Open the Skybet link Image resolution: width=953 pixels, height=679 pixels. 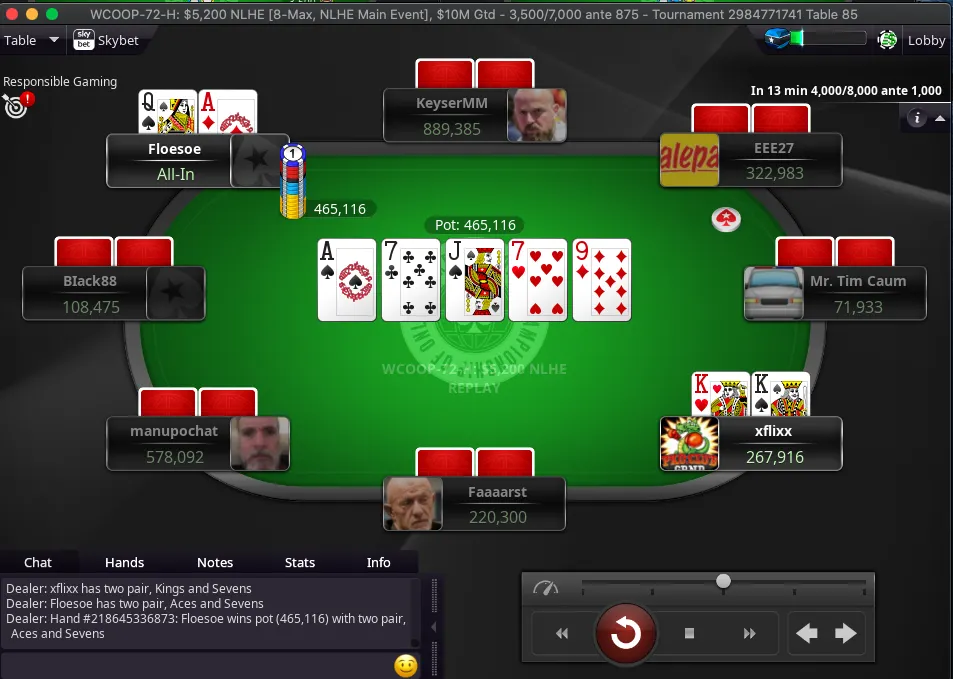click(105, 41)
